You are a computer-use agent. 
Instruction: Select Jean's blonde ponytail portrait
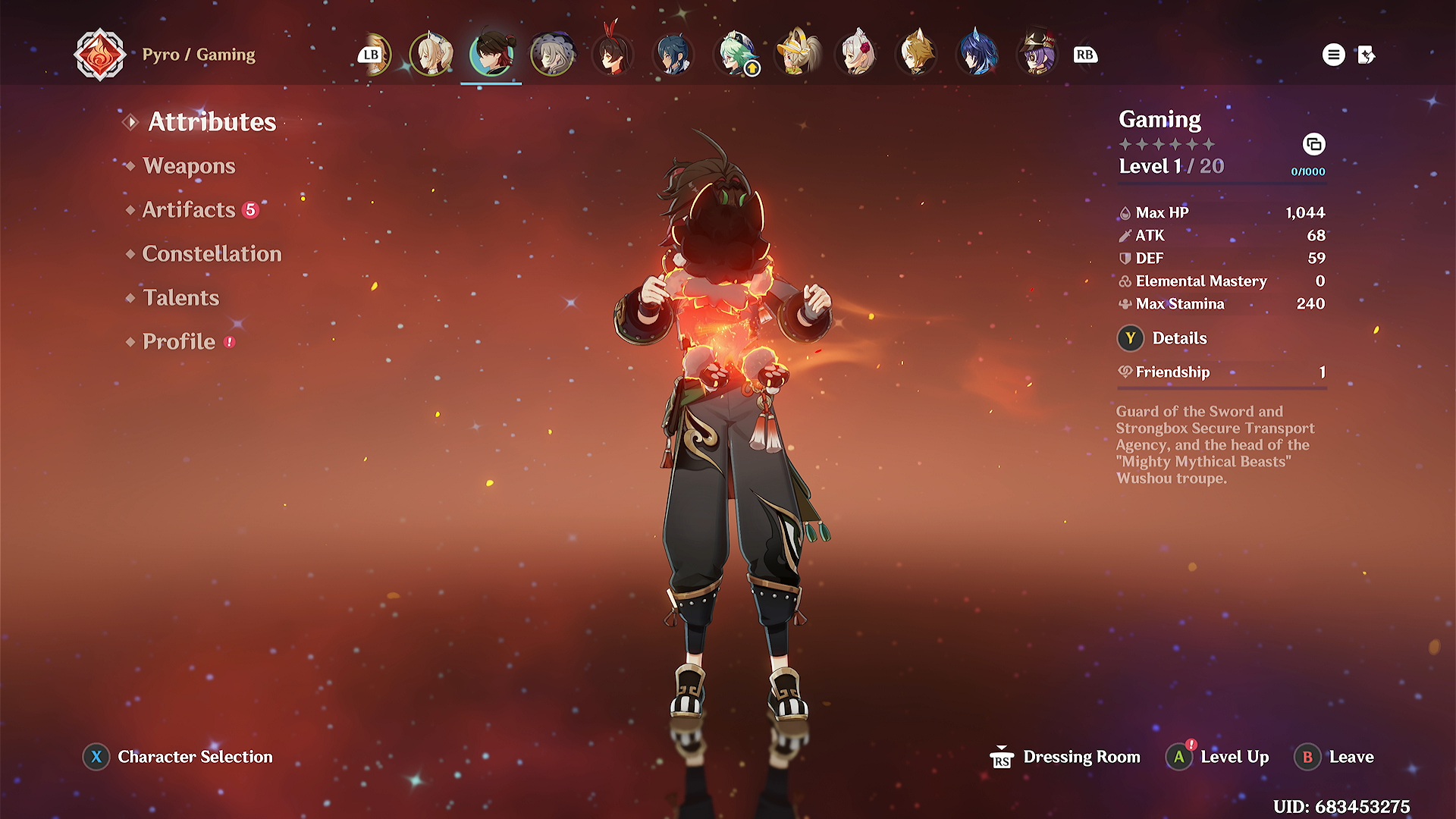(x=431, y=55)
